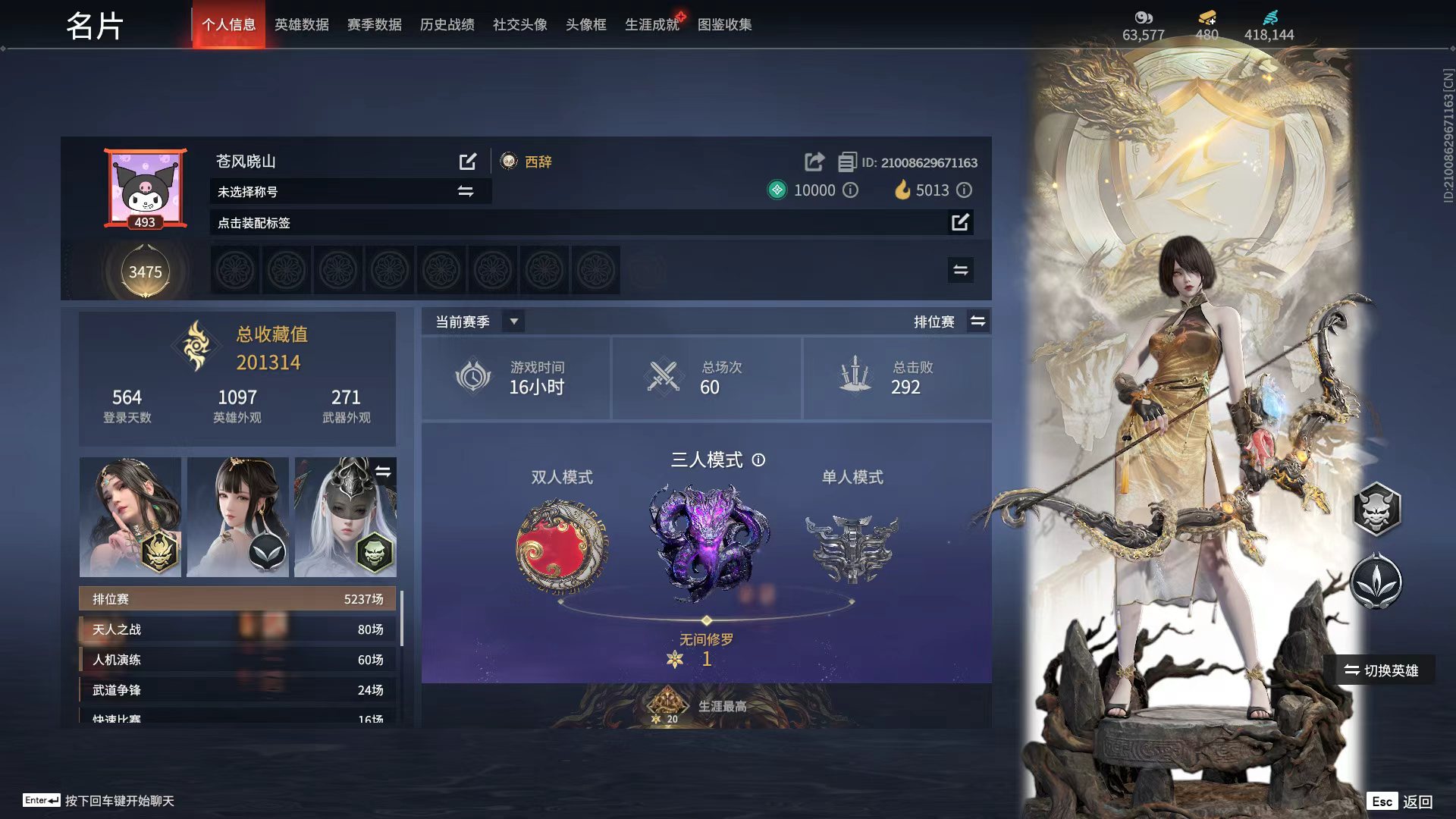Screen dimensions: 1456x819
Task: Open the 生涯成就 tab
Action: (x=651, y=25)
